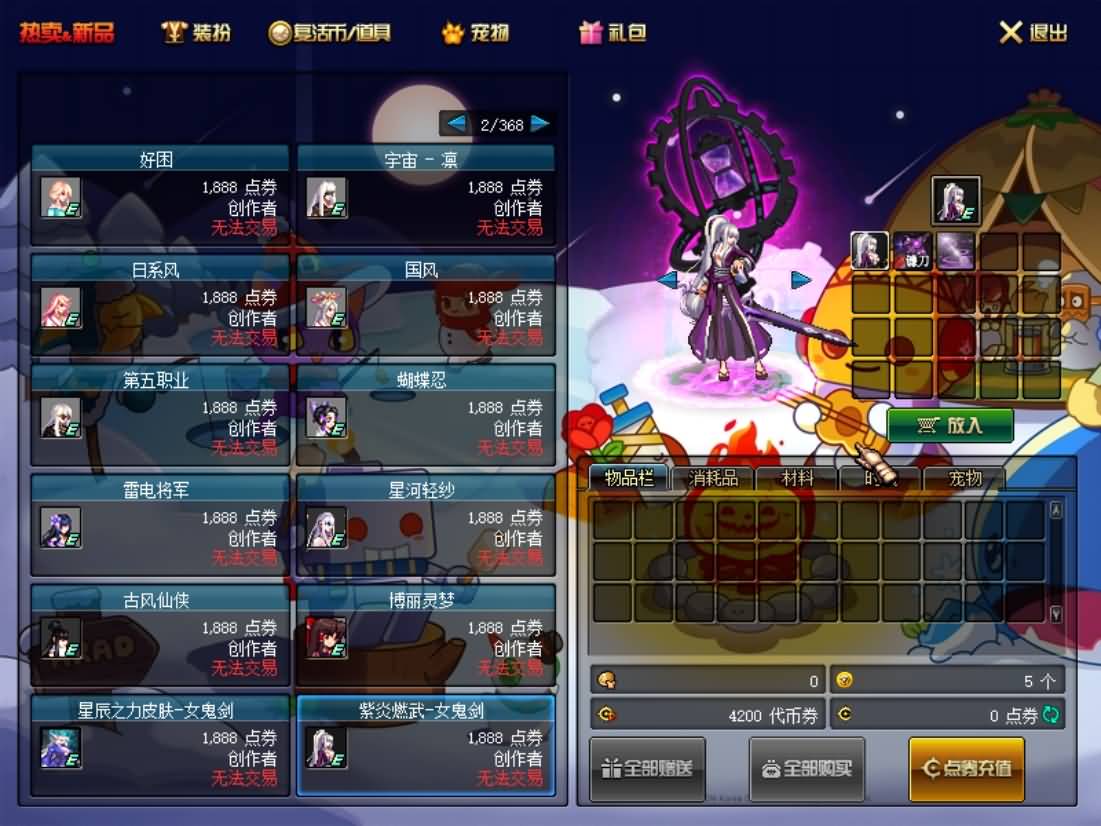The width and height of the screenshot is (1101, 826).
Task: Exit the shop with 退出
Action: pyautogui.click(x=1034, y=32)
